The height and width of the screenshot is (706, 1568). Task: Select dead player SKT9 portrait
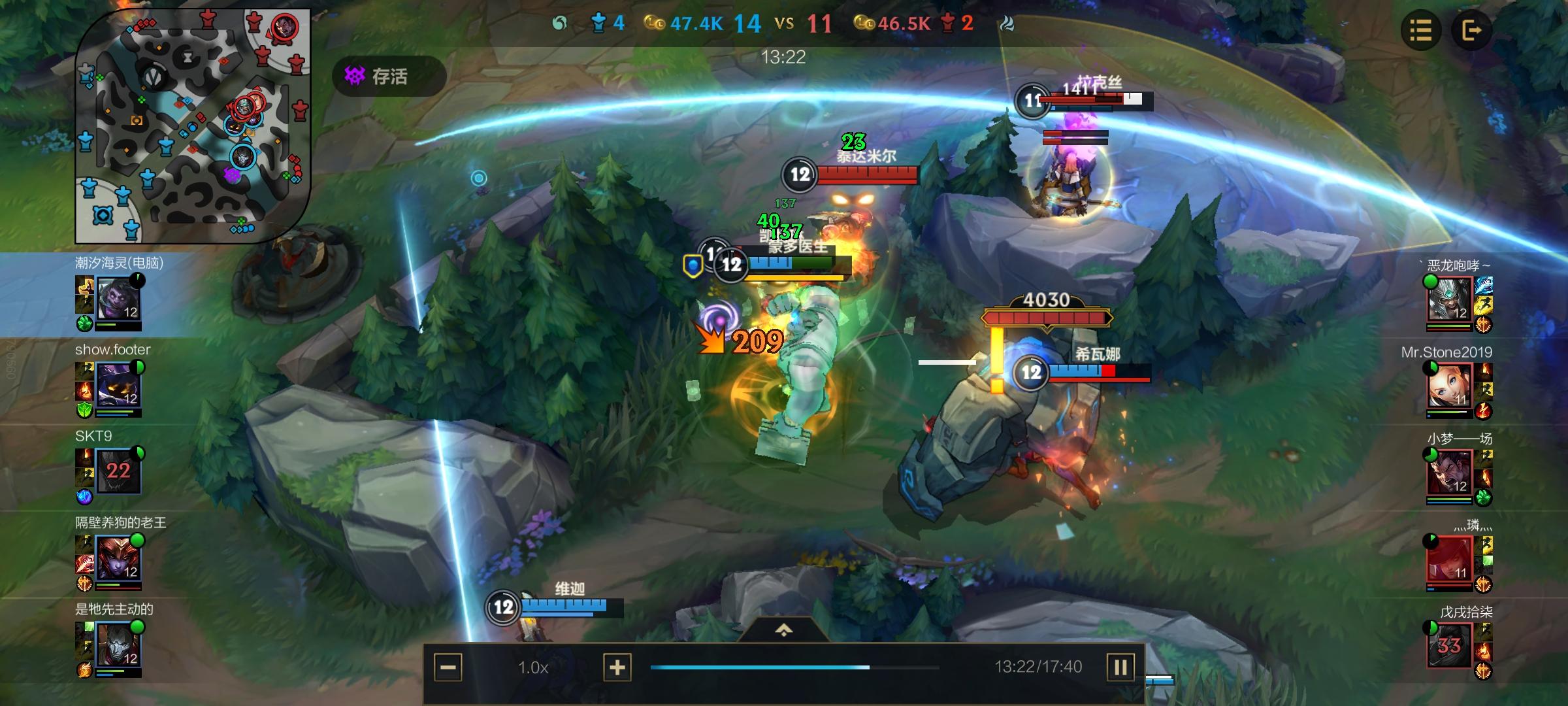(118, 471)
